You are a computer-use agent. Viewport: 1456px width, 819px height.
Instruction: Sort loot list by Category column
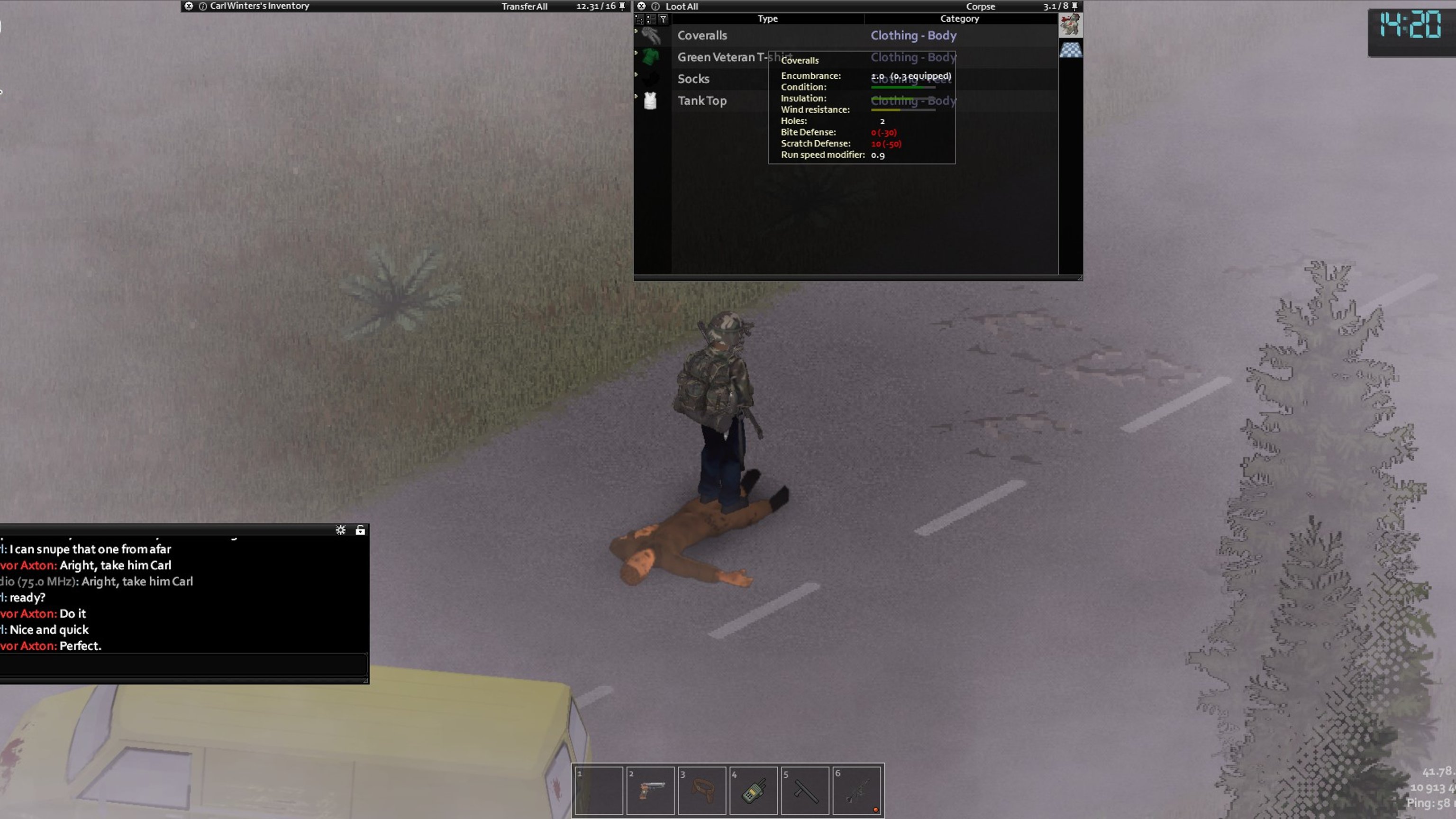959,18
